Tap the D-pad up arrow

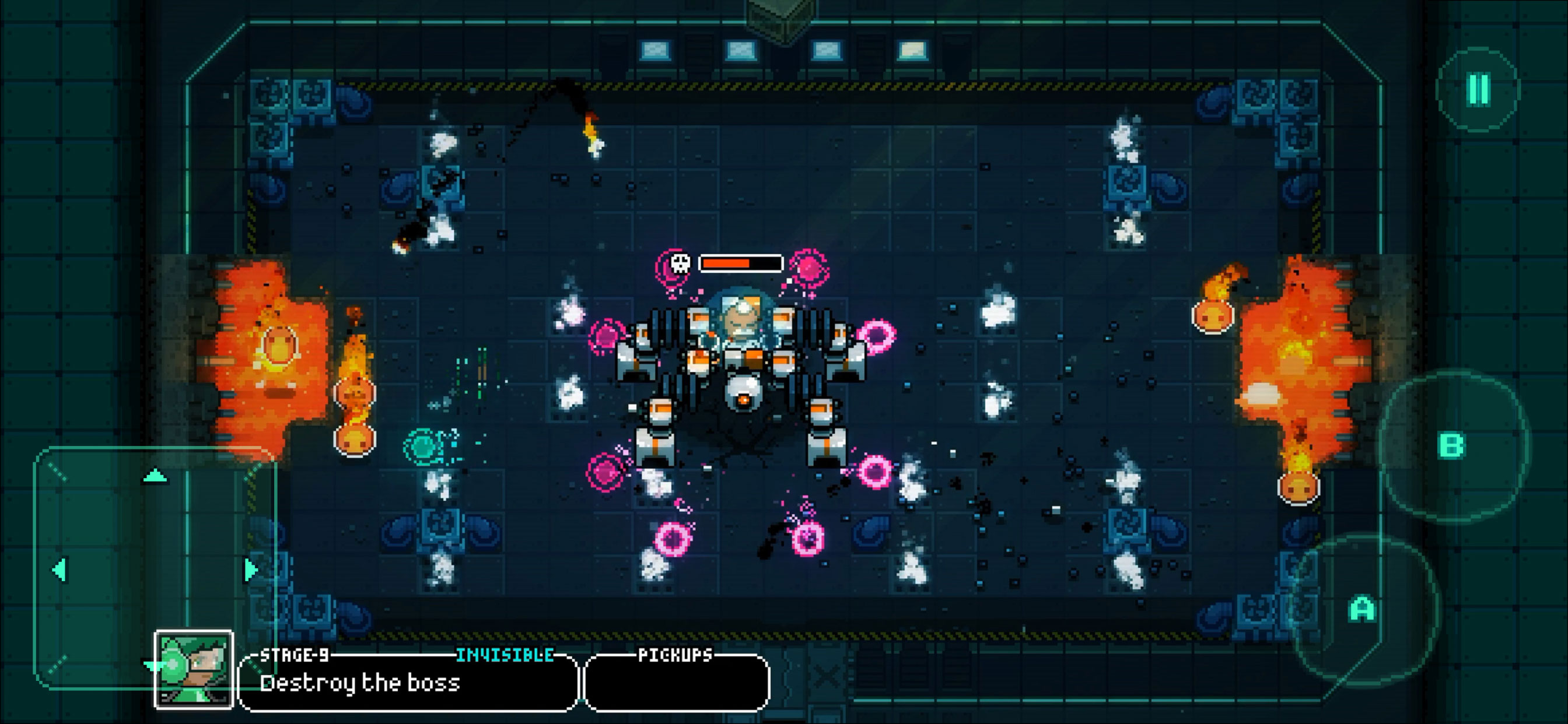point(155,476)
